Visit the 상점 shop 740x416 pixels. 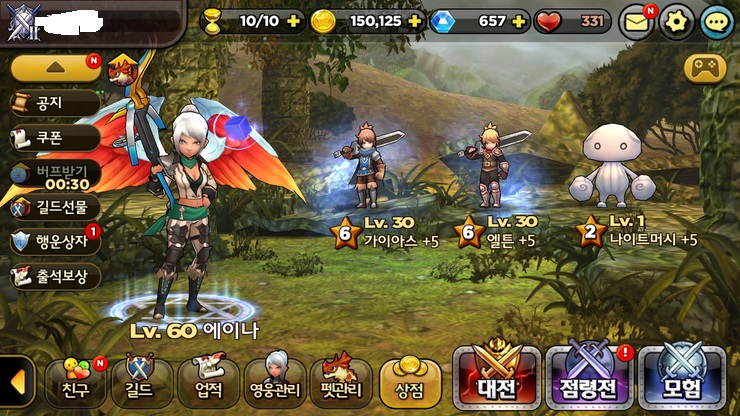tap(410, 380)
